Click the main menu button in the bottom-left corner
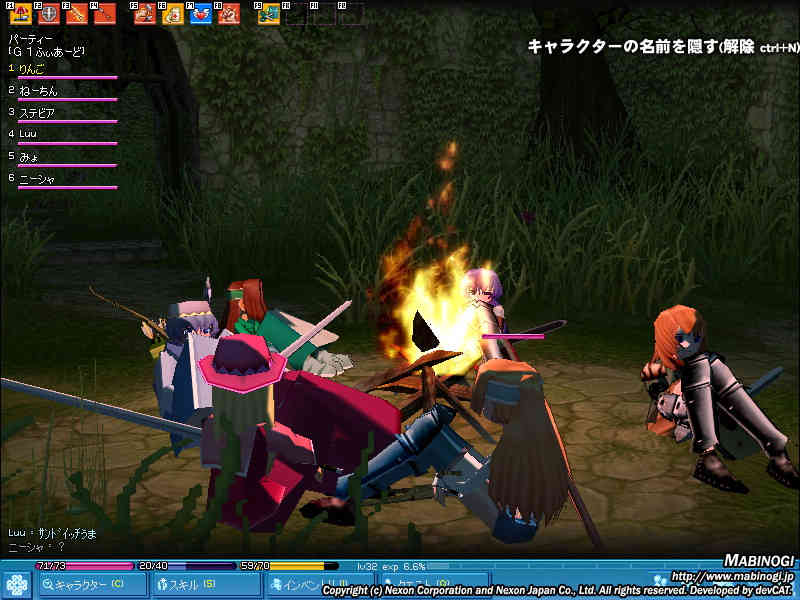This screenshot has height=600, width=800. [16, 584]
